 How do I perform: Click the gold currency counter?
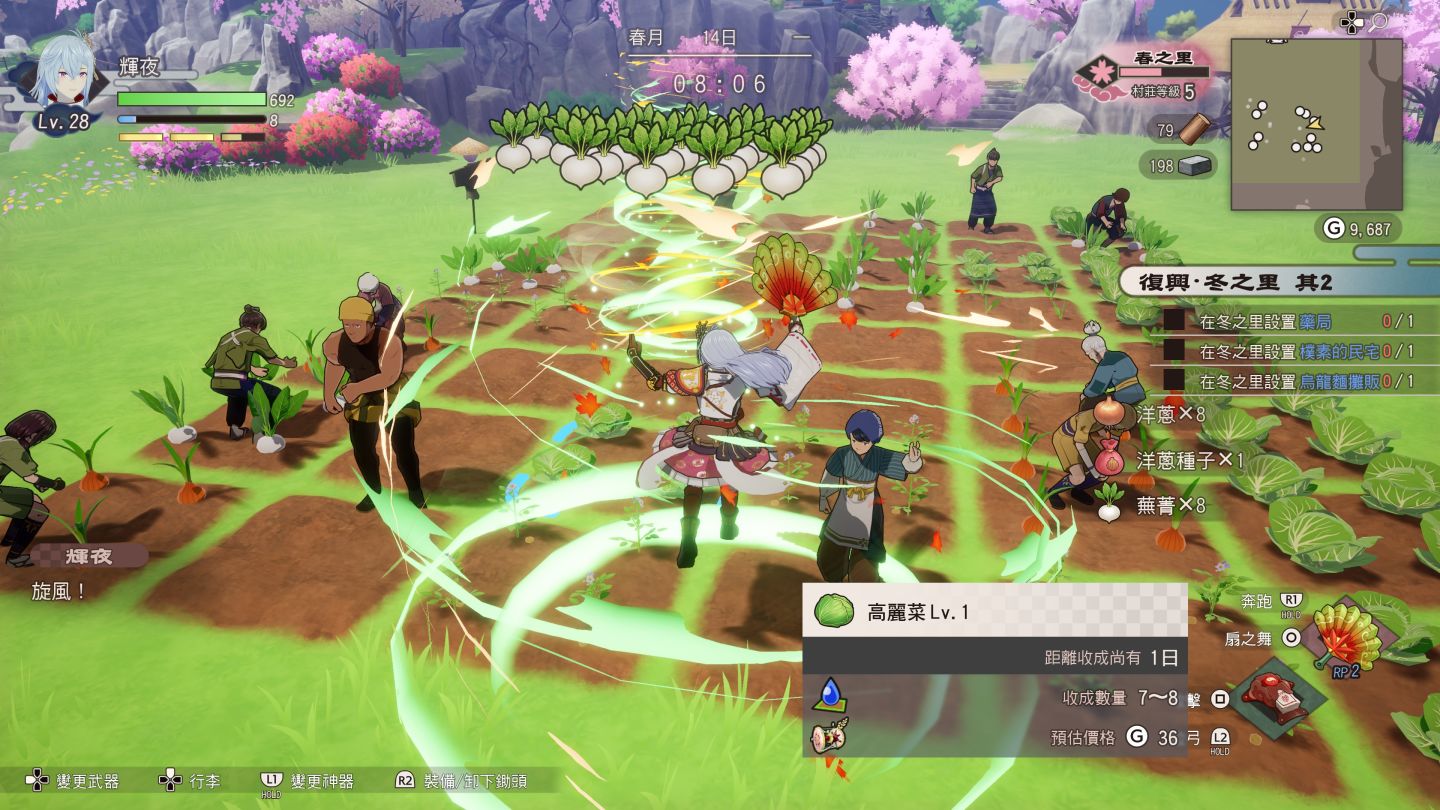pos(1357,229)
